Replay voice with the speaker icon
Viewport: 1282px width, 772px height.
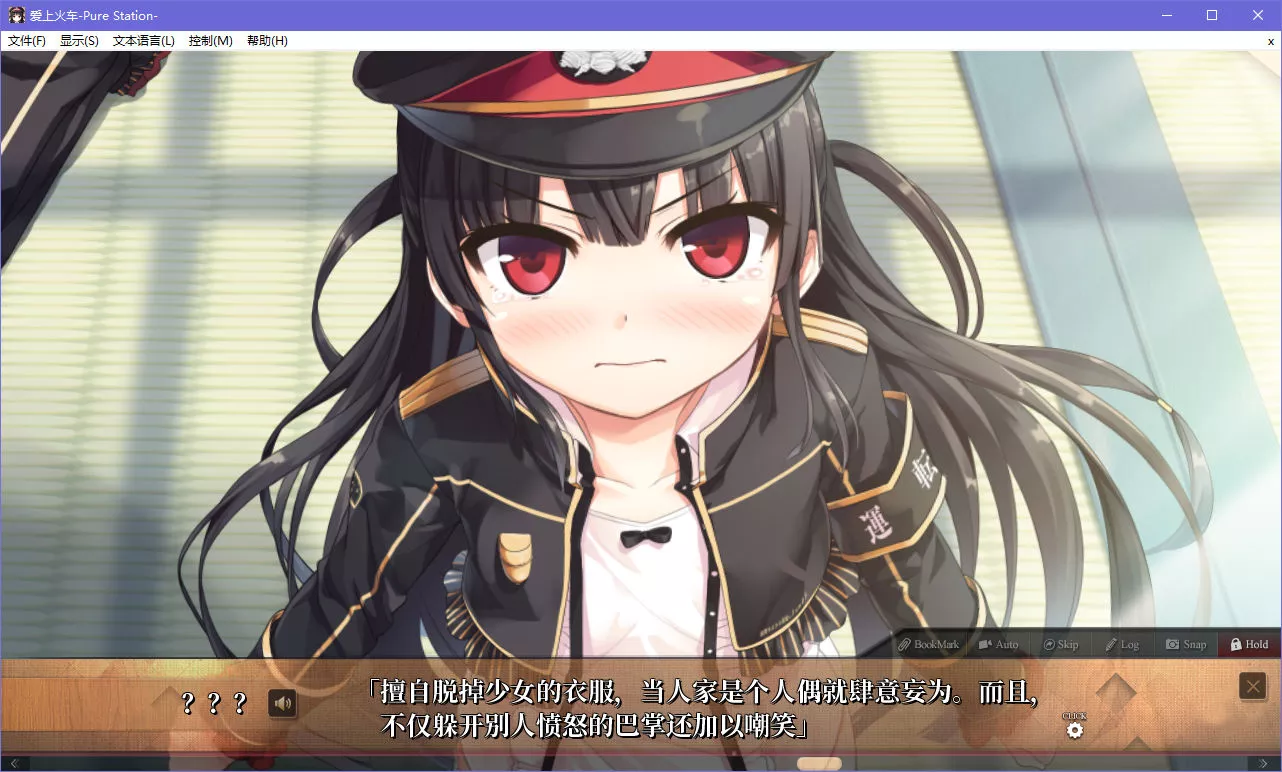point(283,704)
